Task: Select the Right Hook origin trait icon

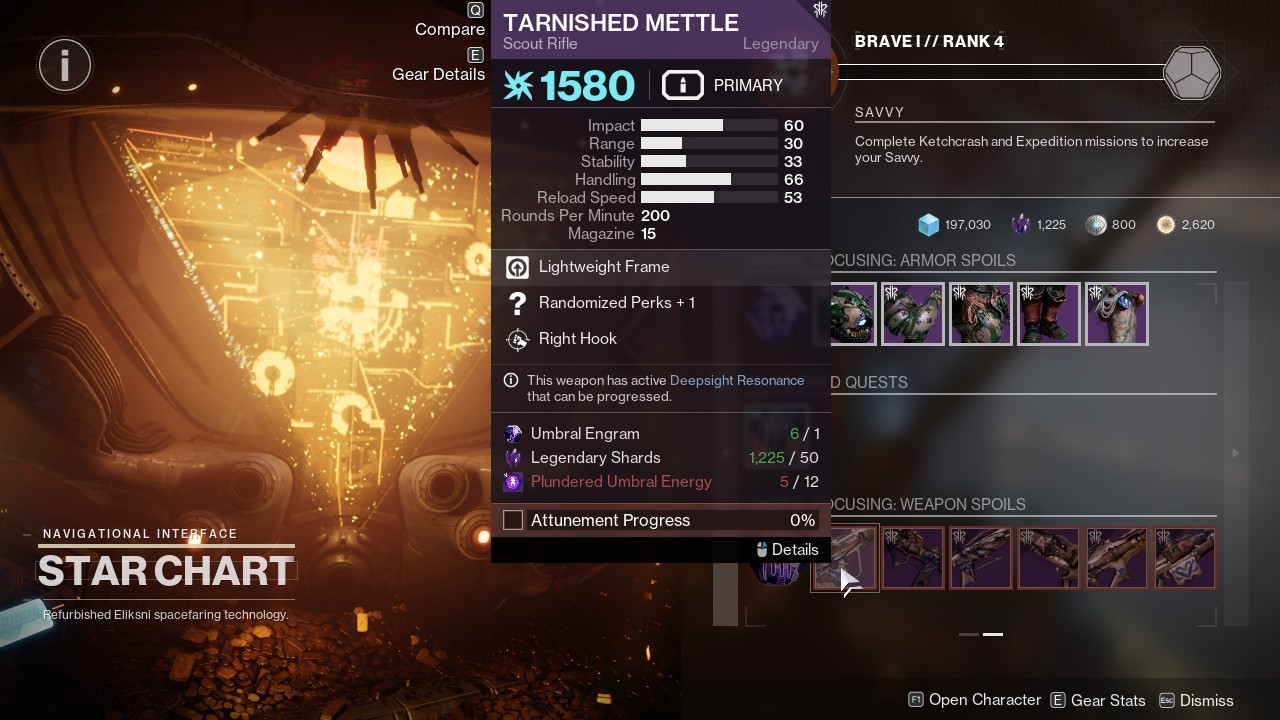Action: tap(517, 339)
